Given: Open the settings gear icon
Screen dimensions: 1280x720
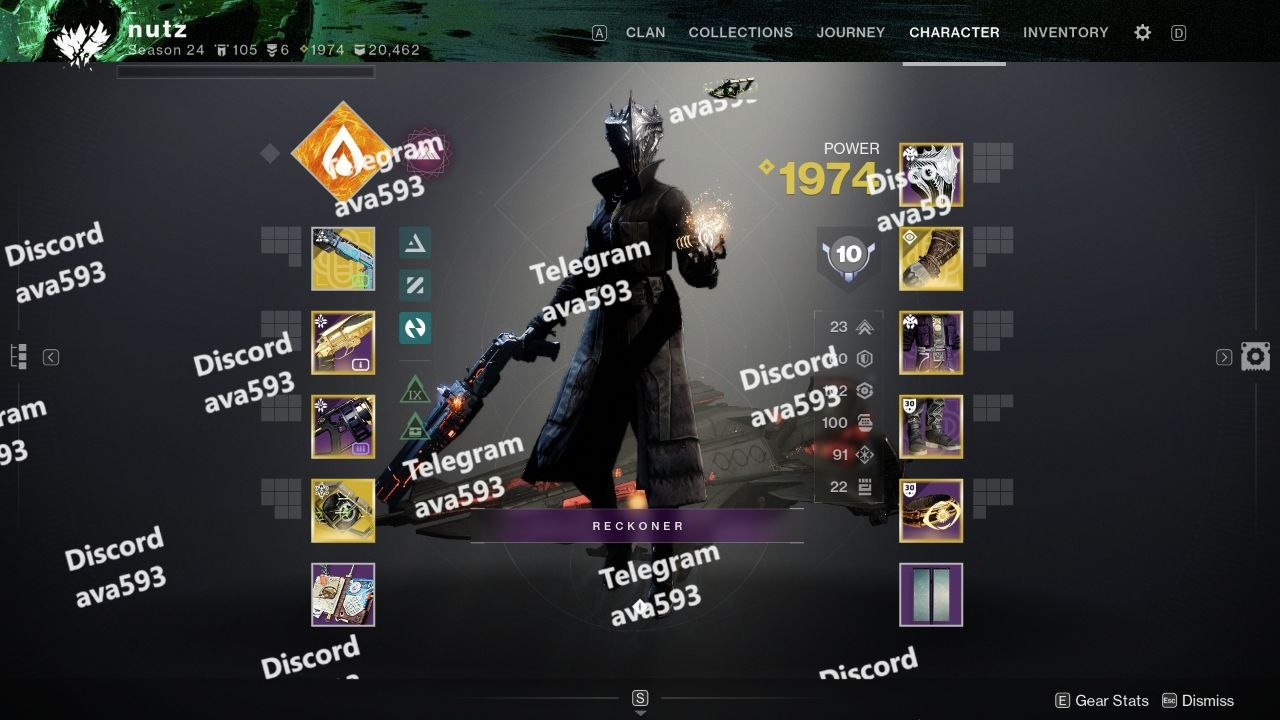Looking at the screenshot, I should tap(1142, 32).
